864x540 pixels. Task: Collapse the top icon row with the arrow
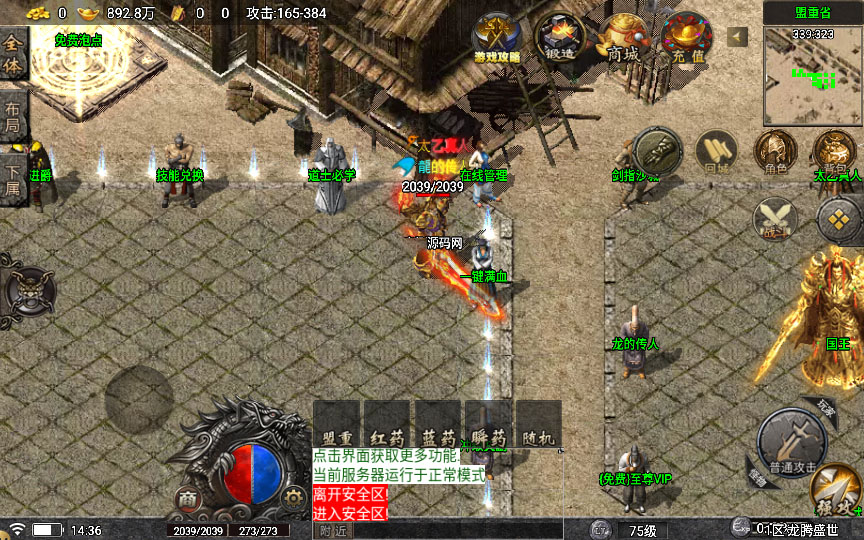click(738, 37)
